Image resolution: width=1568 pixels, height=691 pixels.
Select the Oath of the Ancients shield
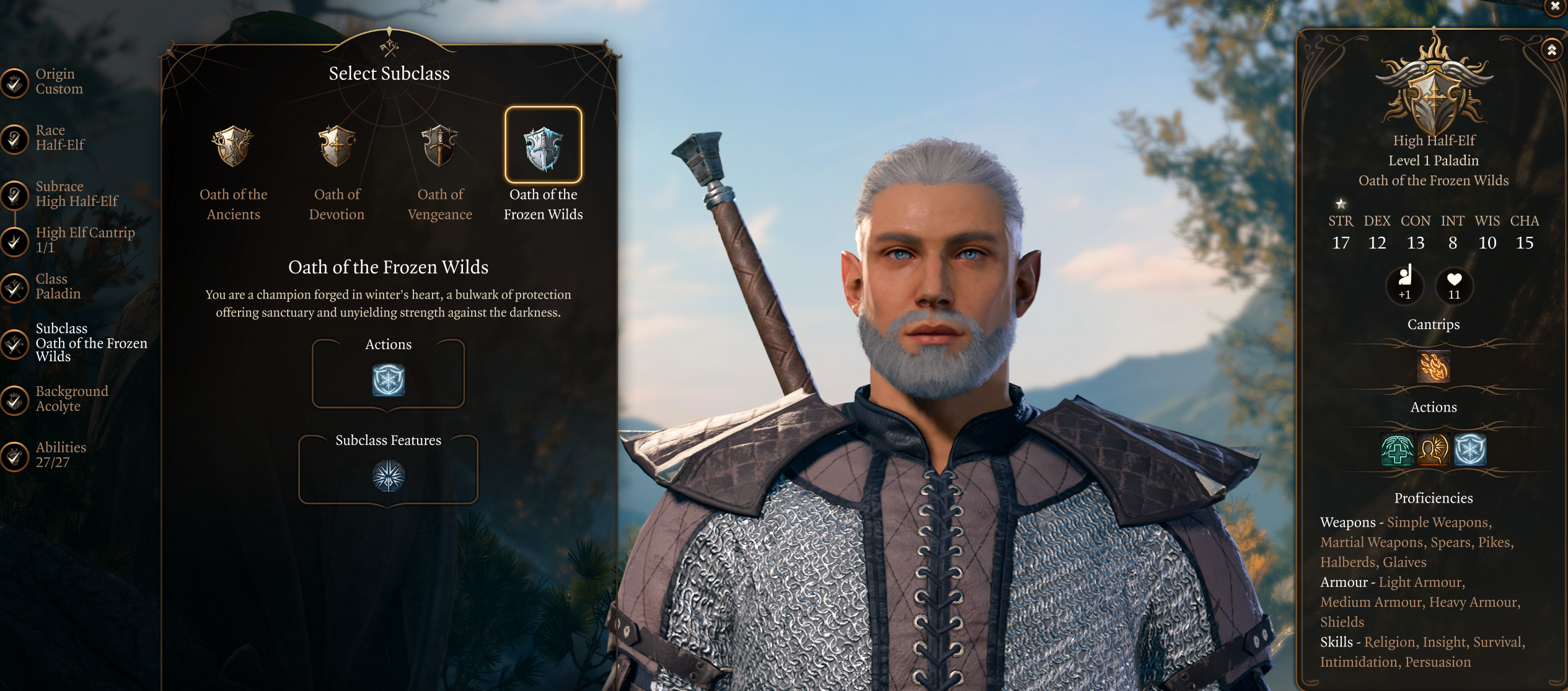[233, 146]
